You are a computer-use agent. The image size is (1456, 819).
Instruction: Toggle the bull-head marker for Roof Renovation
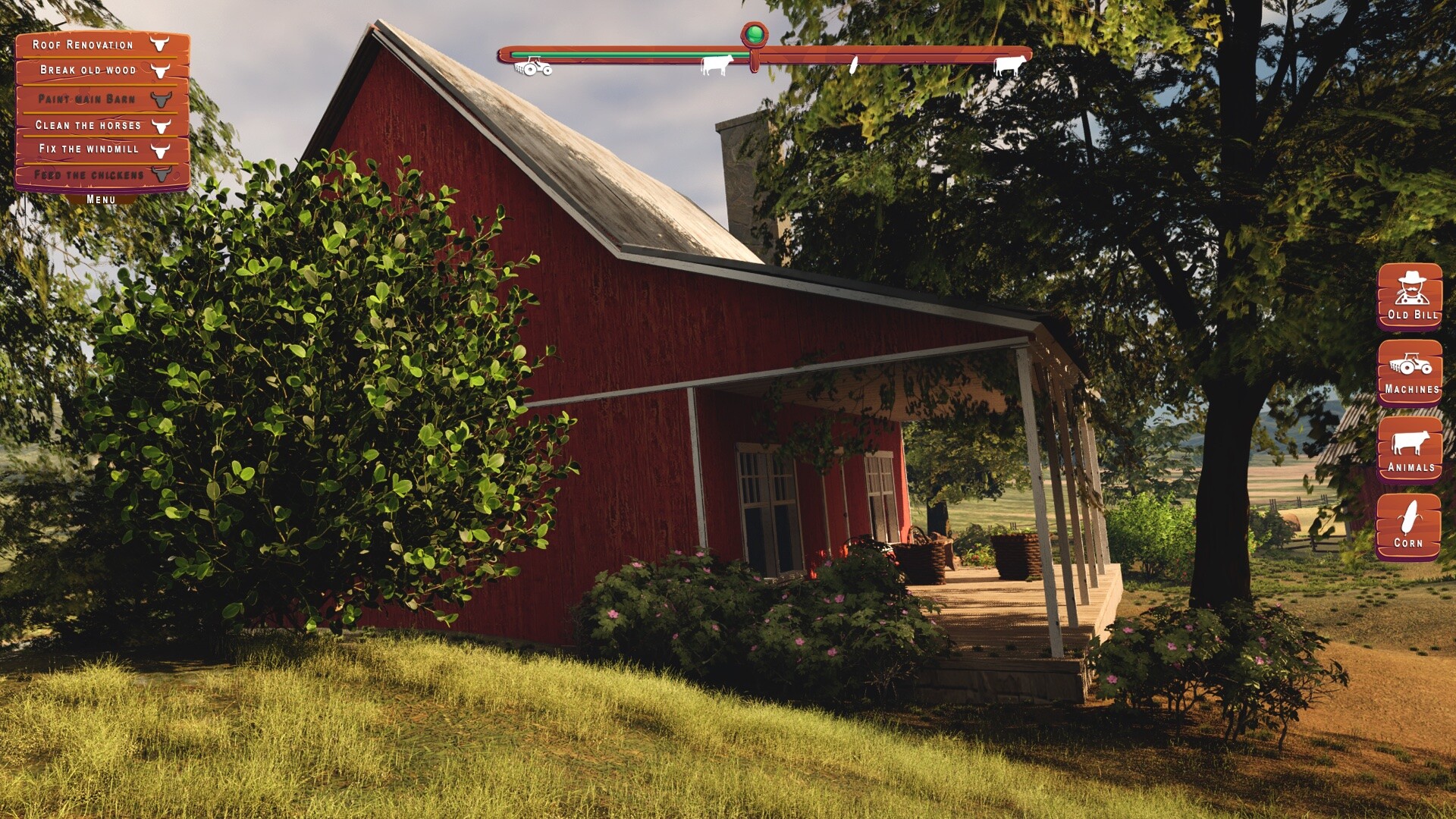point(159,44)
